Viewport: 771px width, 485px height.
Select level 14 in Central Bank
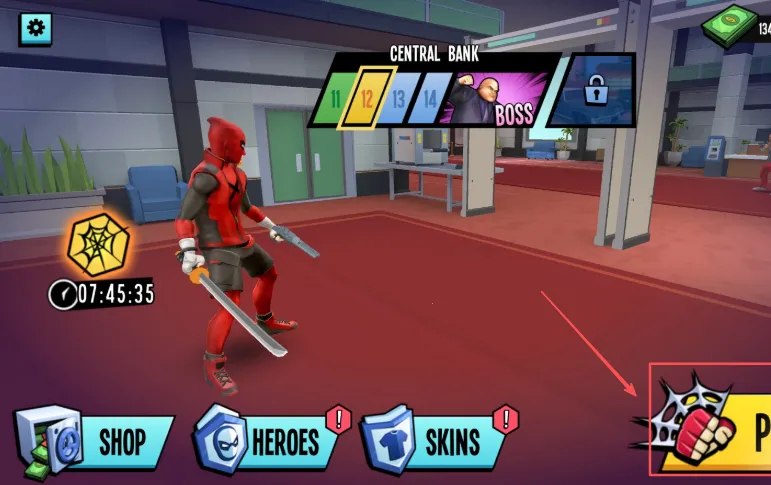point(430,99)
